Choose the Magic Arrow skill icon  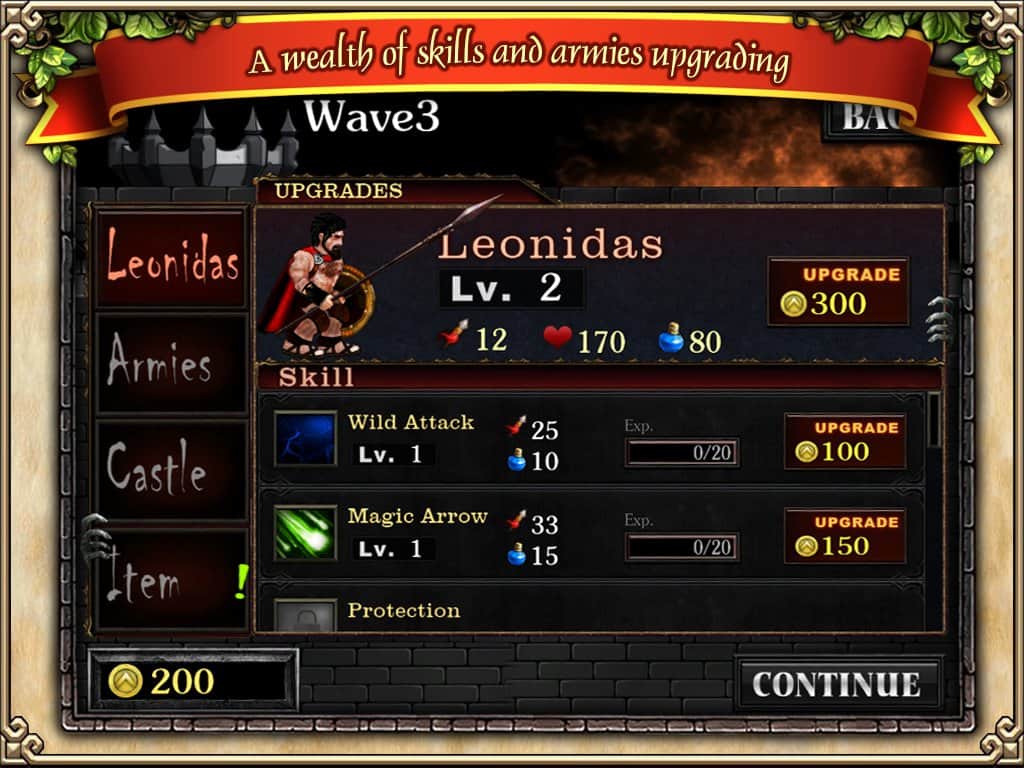point(305,535)
